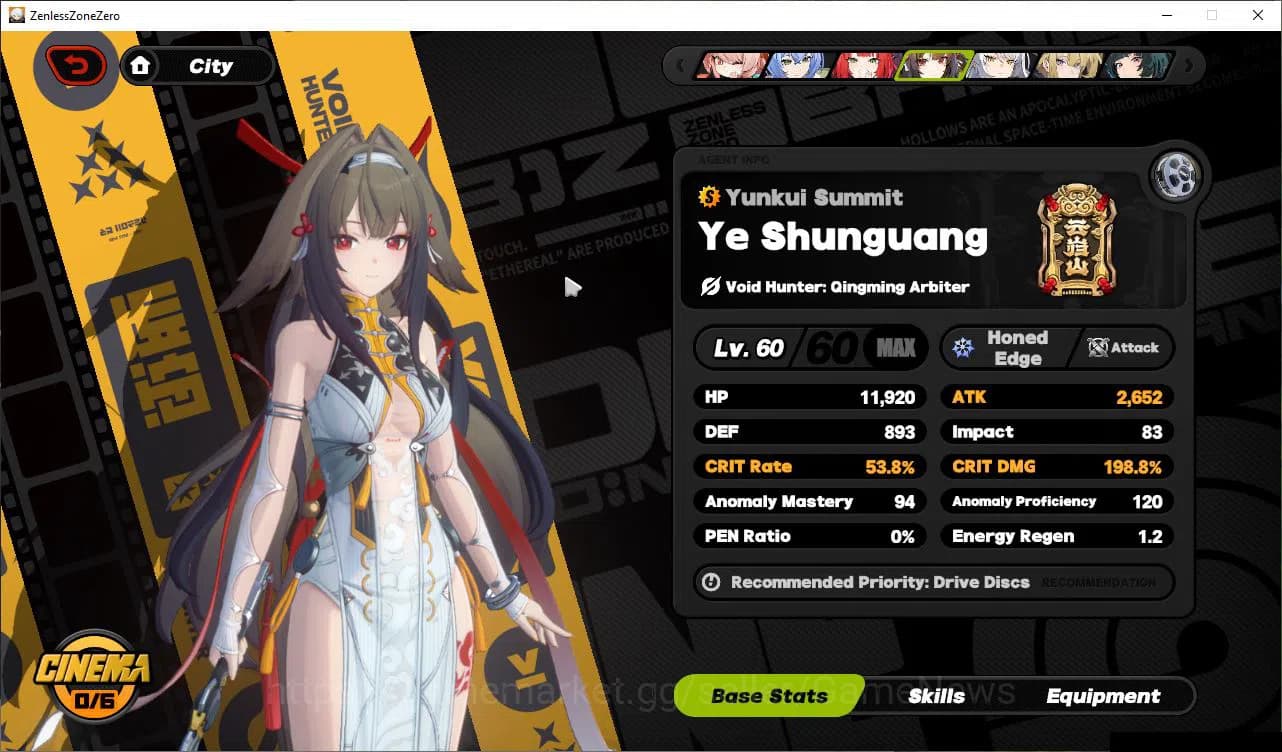Click the Lv. 60 MAX level bar
This screenshot has height=752, width=1282.
tap(810, 347)
